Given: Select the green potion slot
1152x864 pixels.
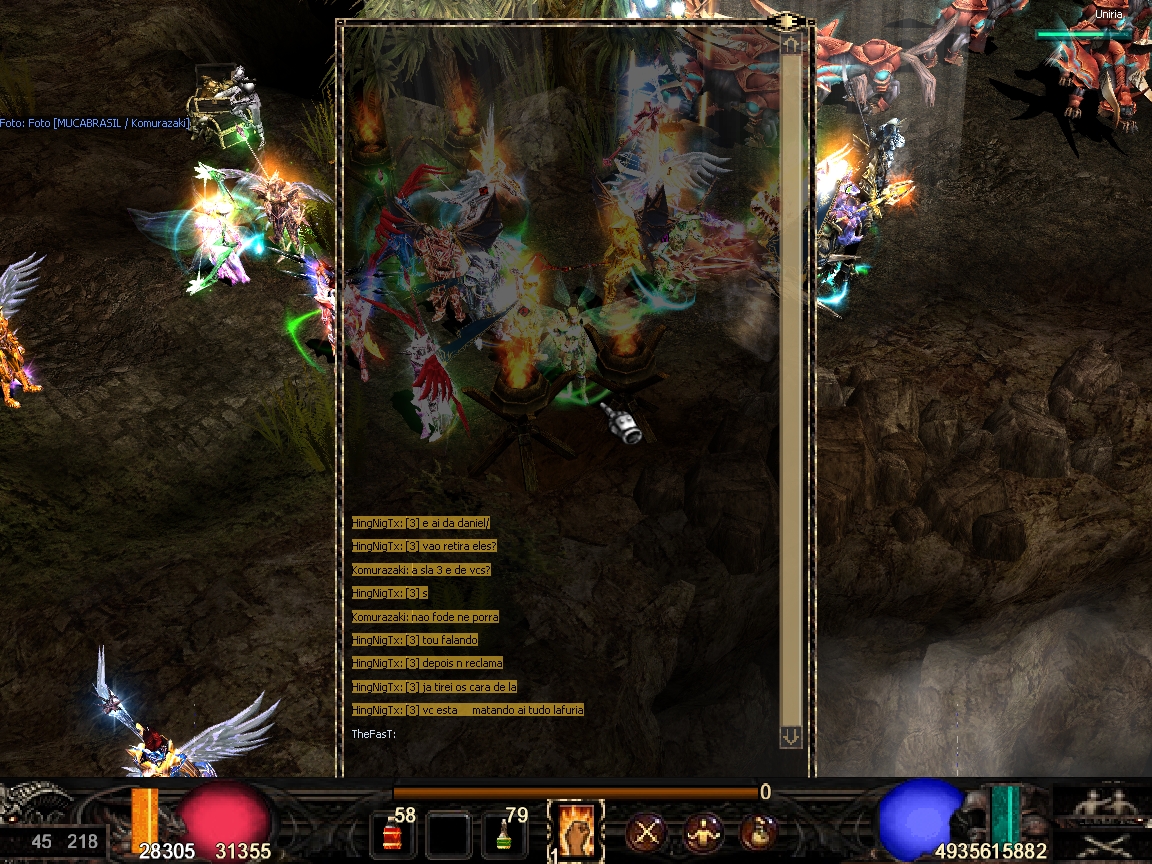Looking at the screenshot, I should (x=505, y=833).
